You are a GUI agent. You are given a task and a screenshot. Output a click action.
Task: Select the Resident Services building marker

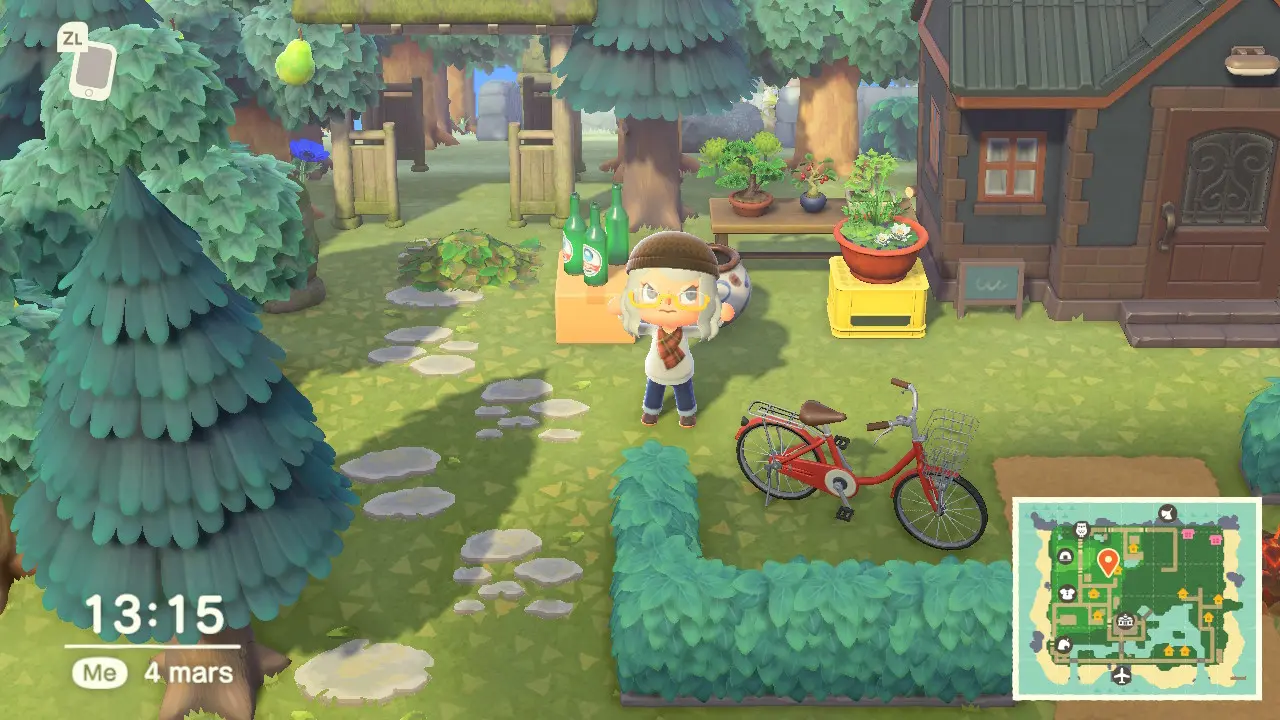point(1127,622)
